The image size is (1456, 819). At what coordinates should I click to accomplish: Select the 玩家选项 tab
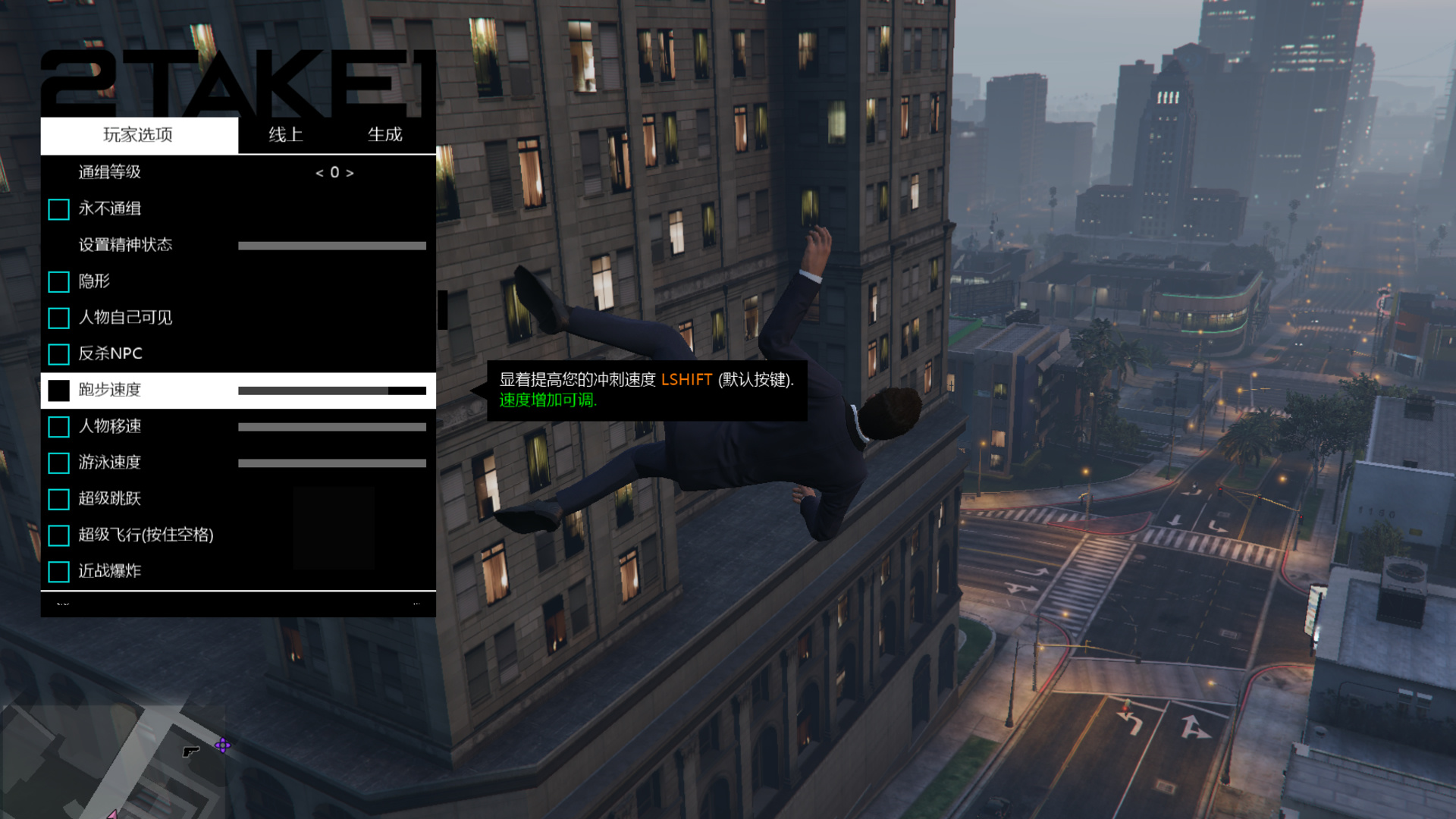tap(138, 135)
